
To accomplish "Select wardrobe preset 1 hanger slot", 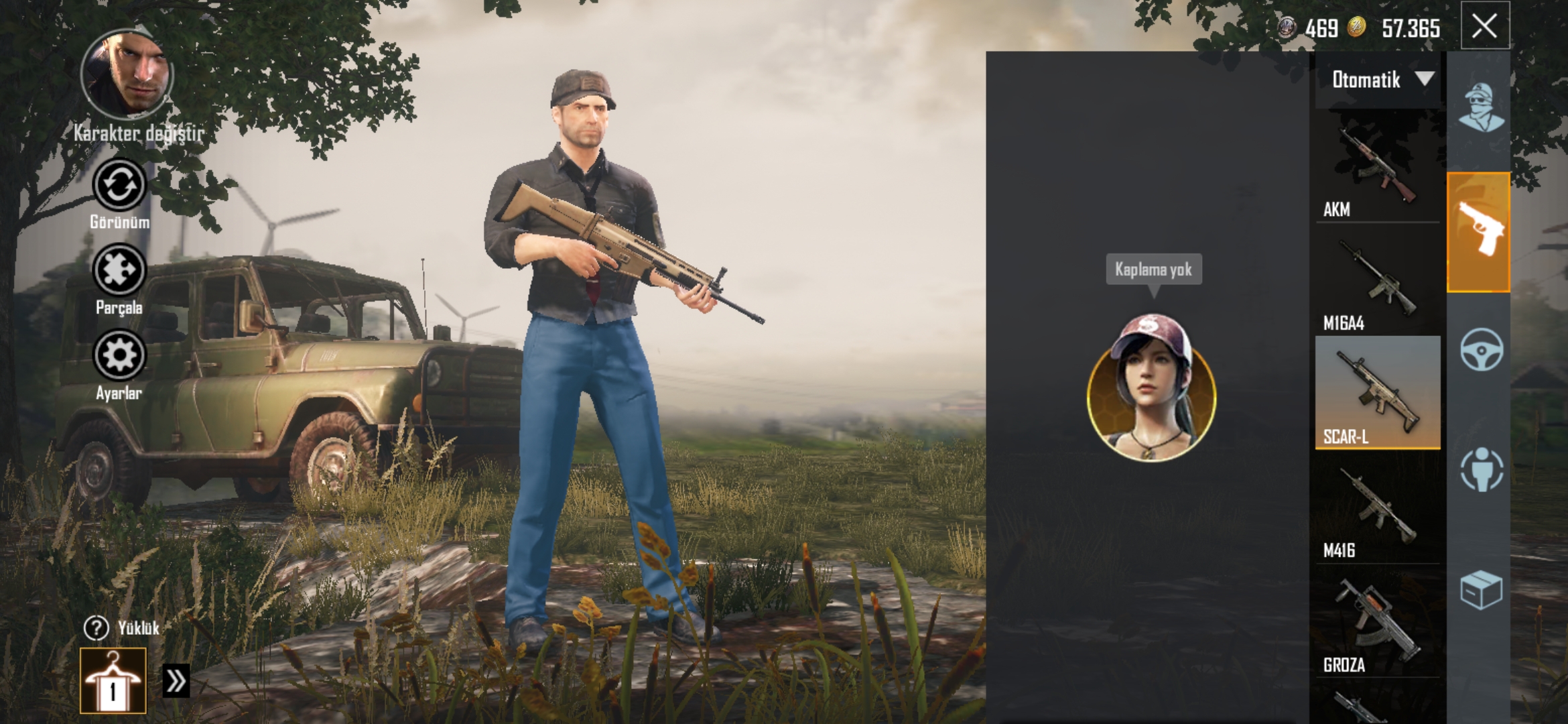I will click(x=113, y=680).
